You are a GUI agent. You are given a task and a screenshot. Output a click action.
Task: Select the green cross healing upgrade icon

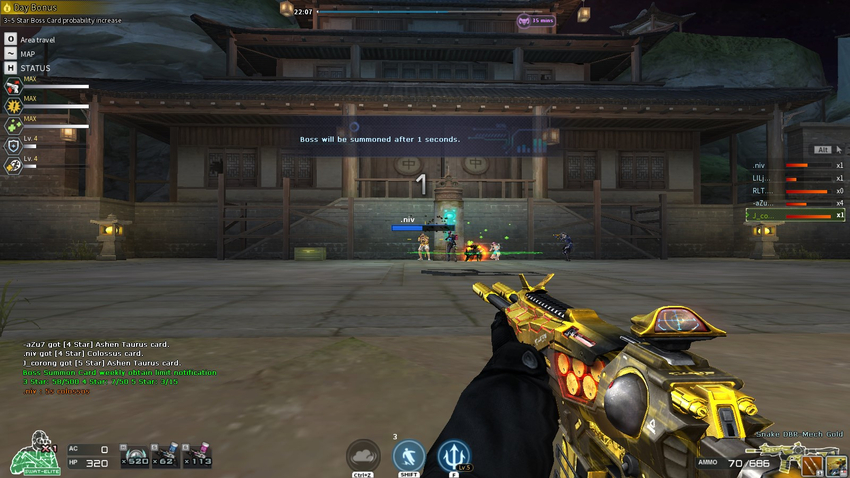coord(12,126)
